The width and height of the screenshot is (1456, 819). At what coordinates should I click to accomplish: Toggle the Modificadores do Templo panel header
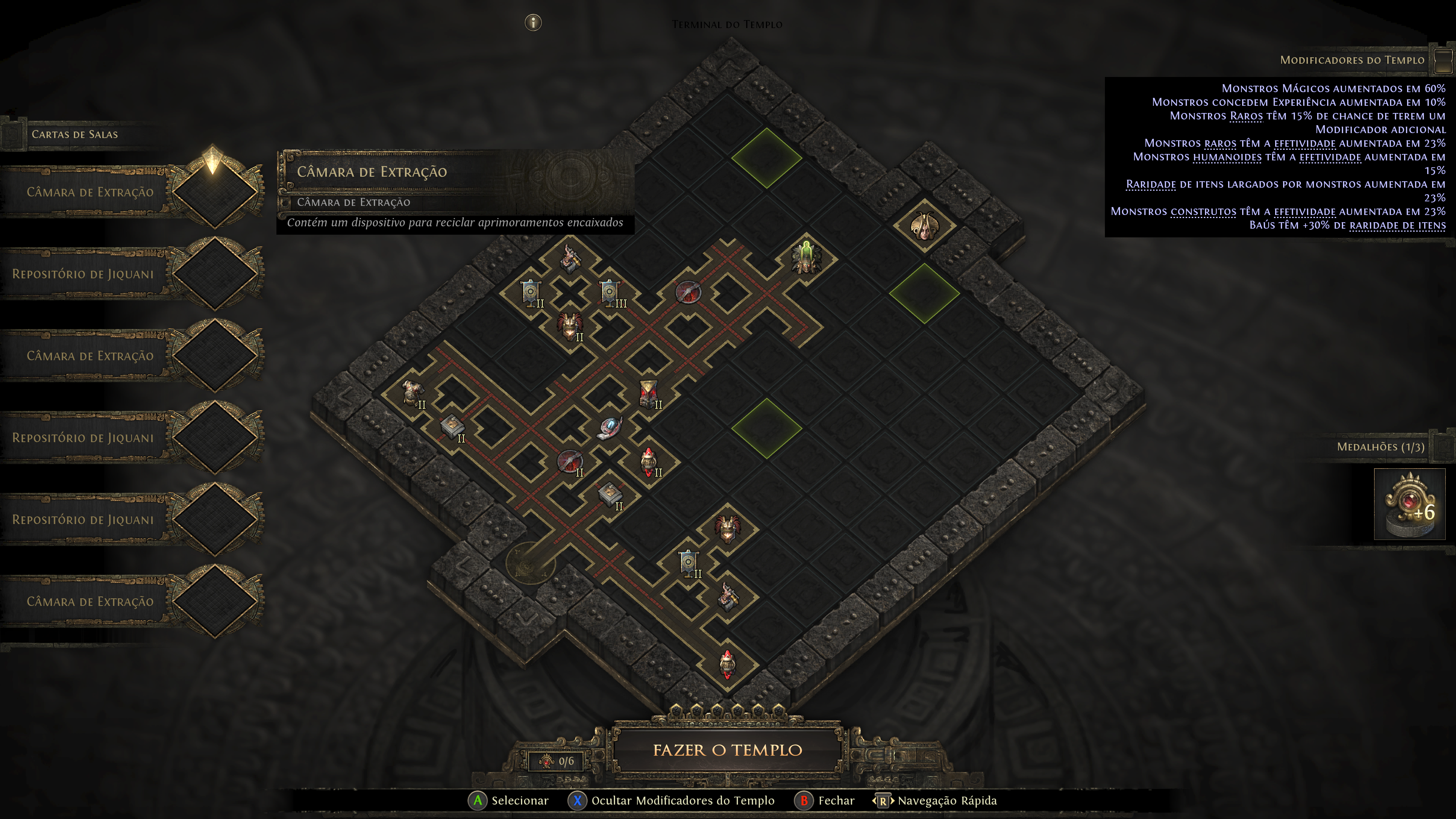(x=1351, y=60)
